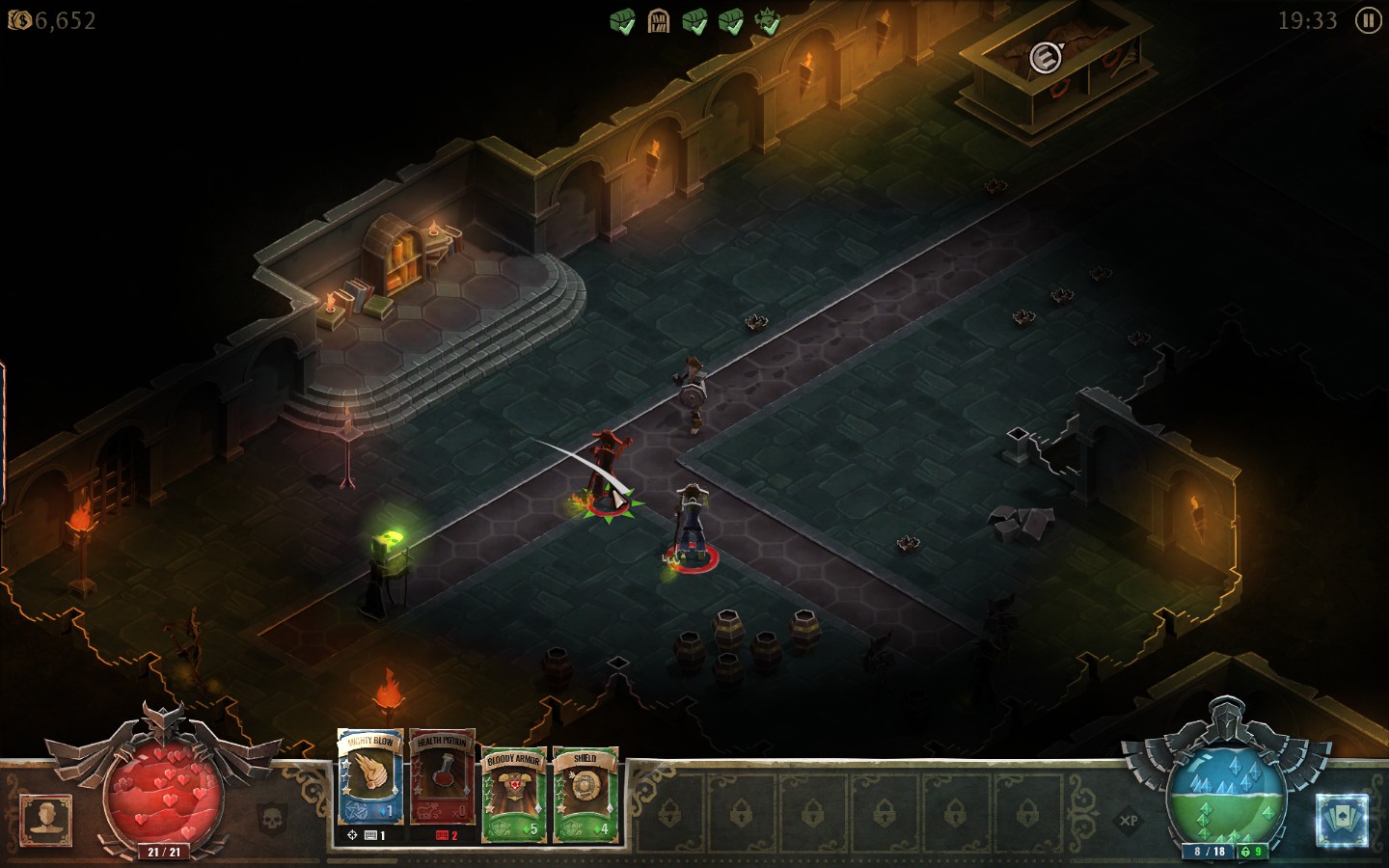Use the Health Potion card
Image resolution: width=1389 pixels, height=868 pixels.
pos(442,779)
